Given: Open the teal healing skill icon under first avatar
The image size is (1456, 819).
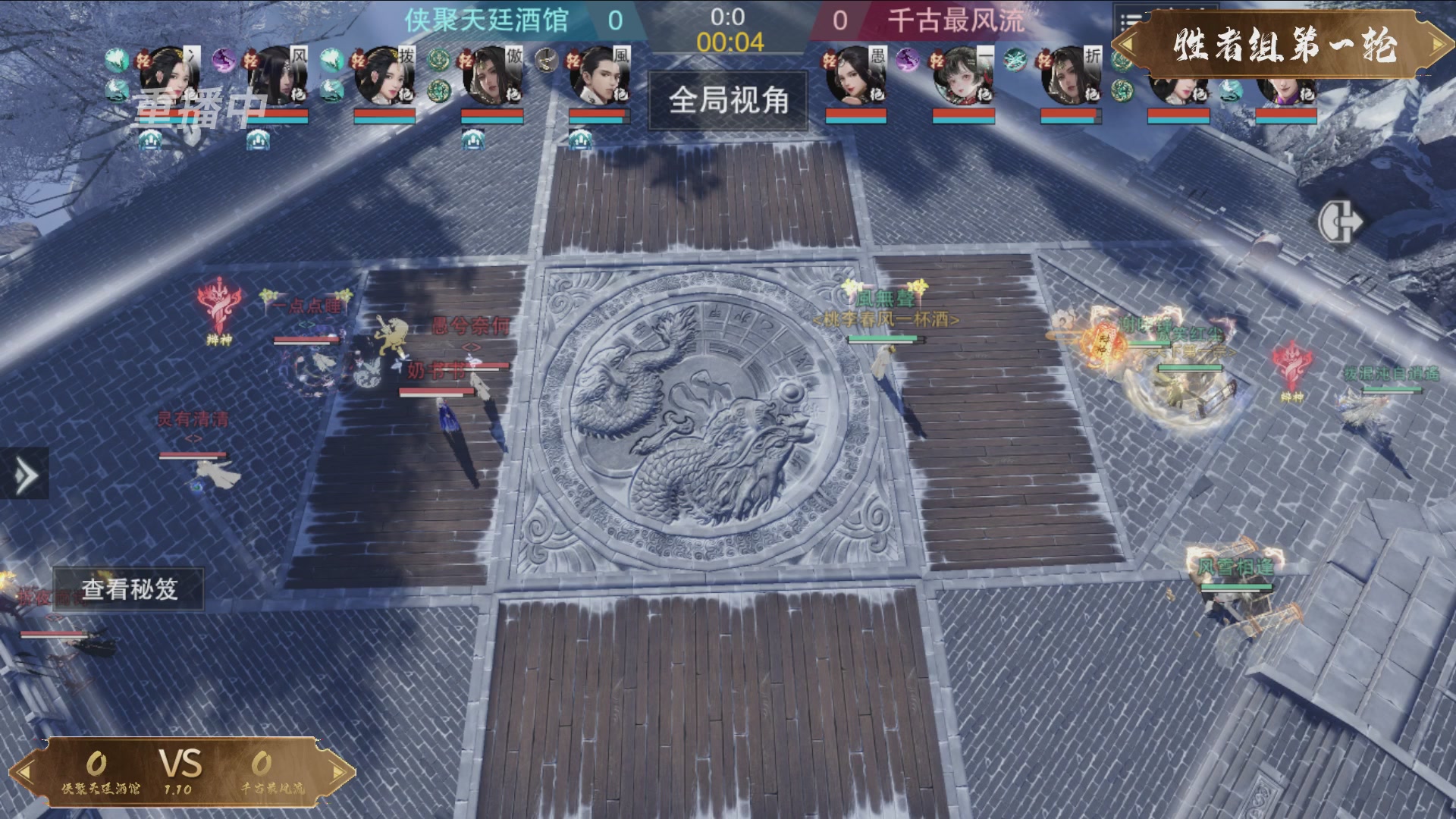Looking at the screenshot, I should click(x=116, y=90).
